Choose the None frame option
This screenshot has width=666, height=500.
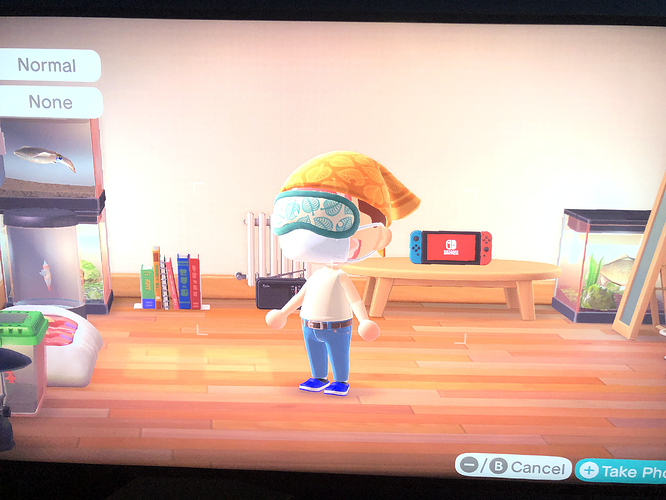click(50, 102)
